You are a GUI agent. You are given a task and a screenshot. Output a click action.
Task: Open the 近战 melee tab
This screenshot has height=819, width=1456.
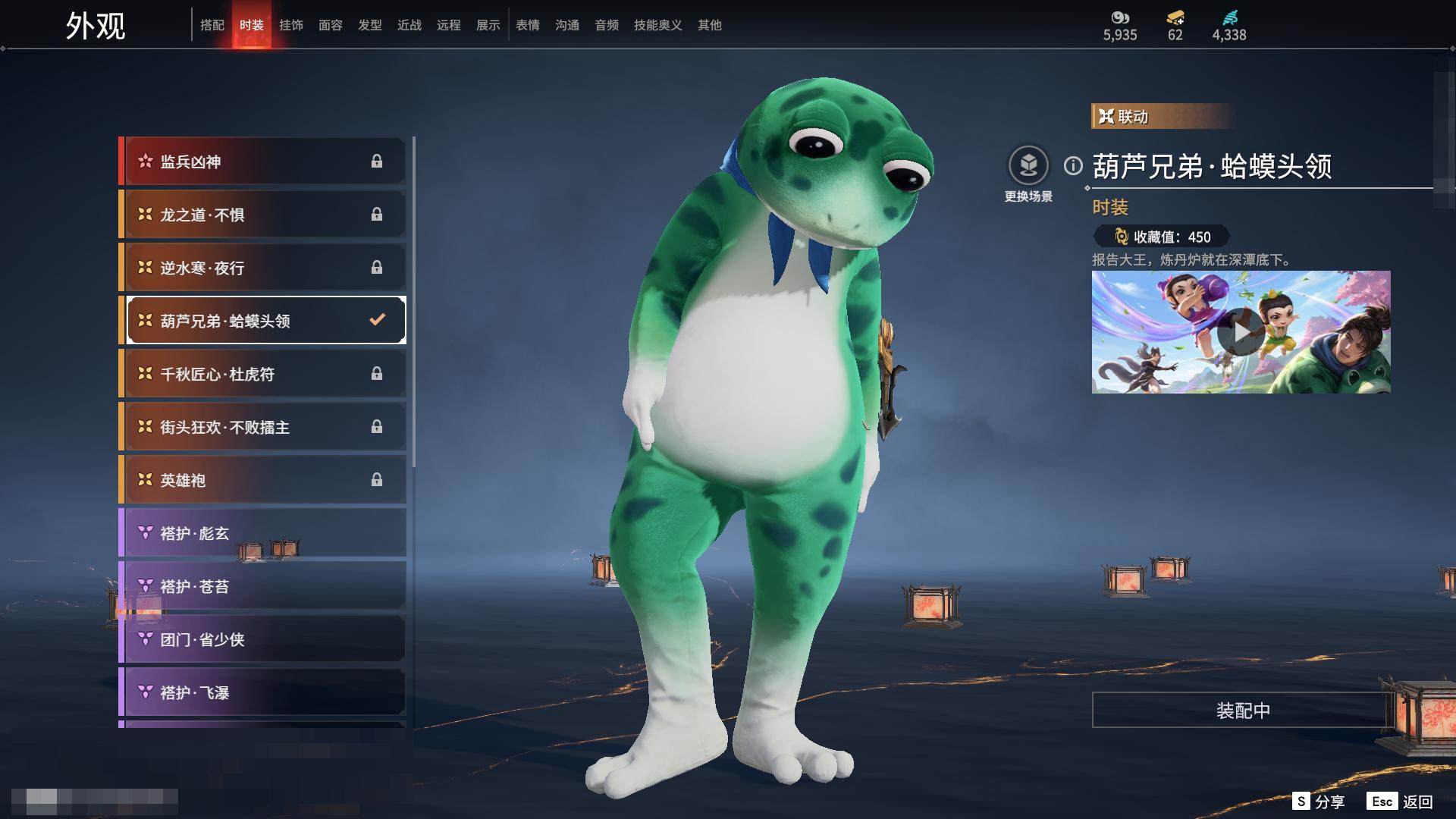click(409, 25)
